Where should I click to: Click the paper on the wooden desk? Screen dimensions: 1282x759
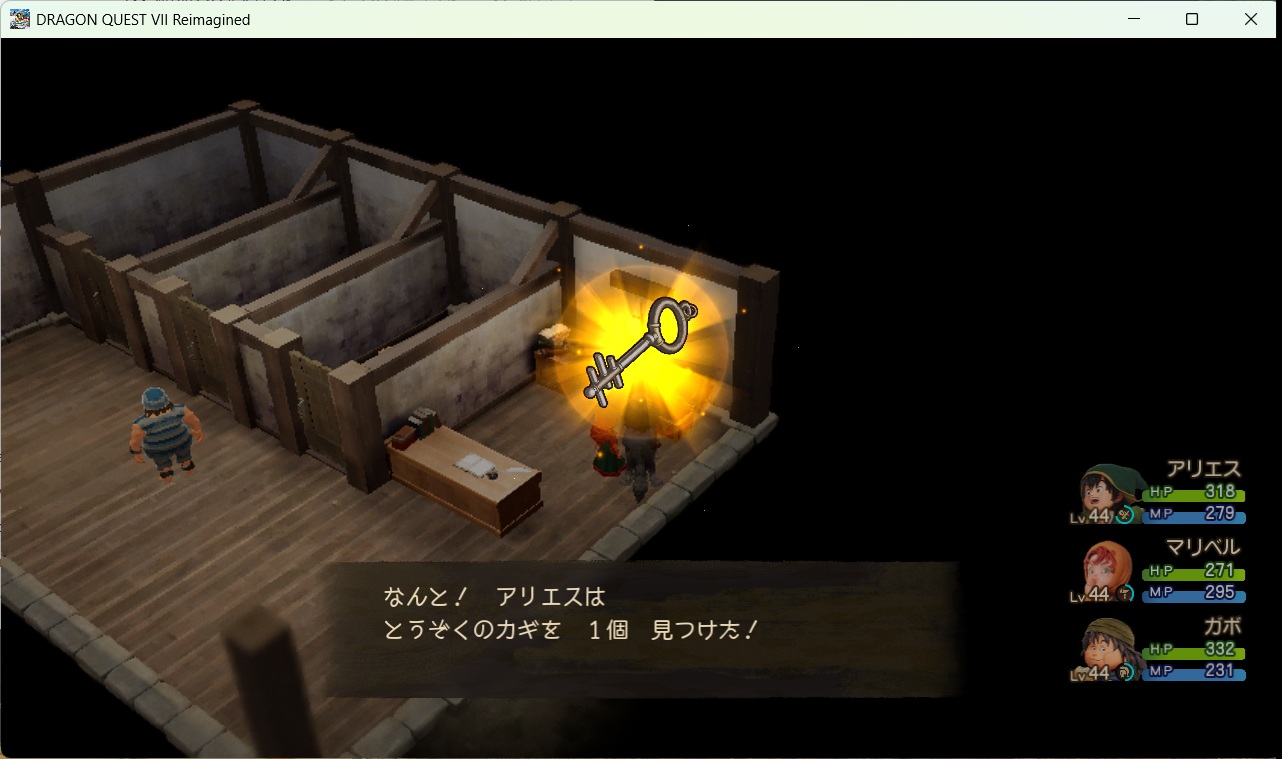pyautogui.click(x=472, y=465)
